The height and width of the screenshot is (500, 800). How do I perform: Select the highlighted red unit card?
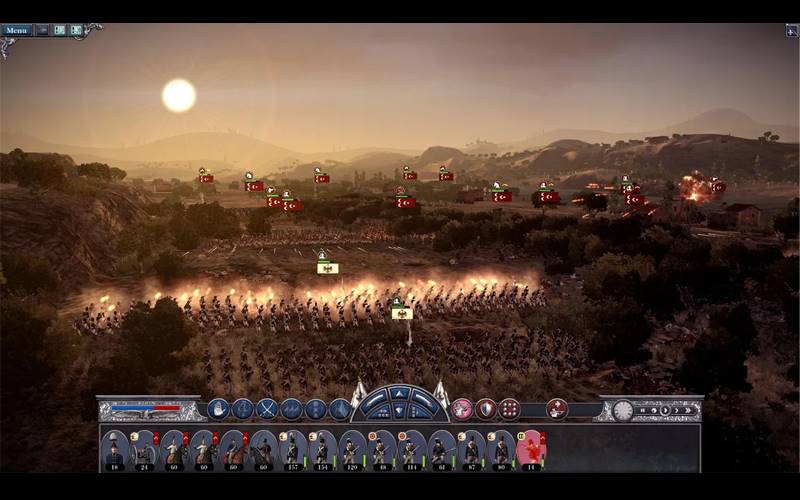(x=530, y=449)
